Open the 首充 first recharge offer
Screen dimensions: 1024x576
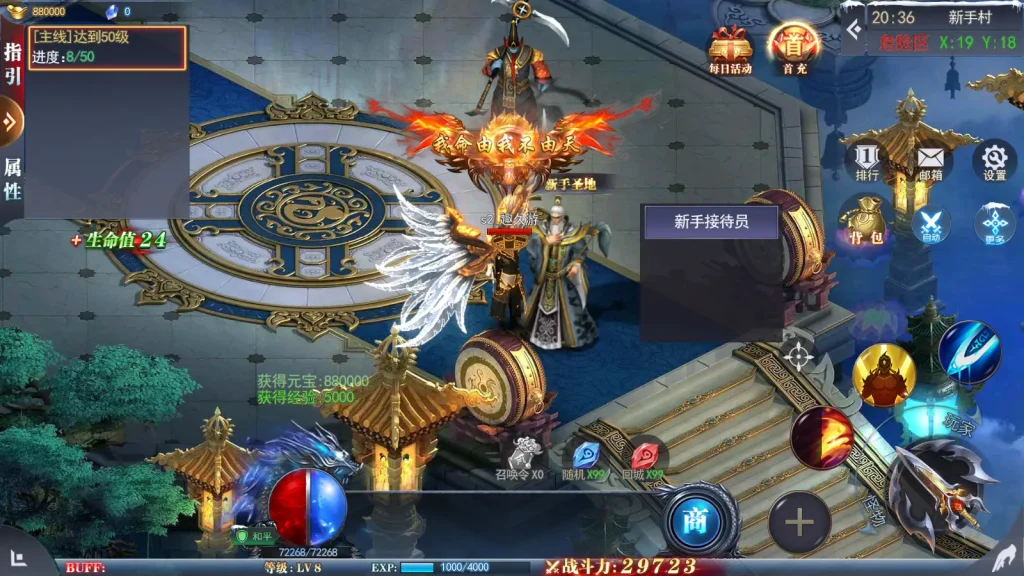(x=794, y=48)
